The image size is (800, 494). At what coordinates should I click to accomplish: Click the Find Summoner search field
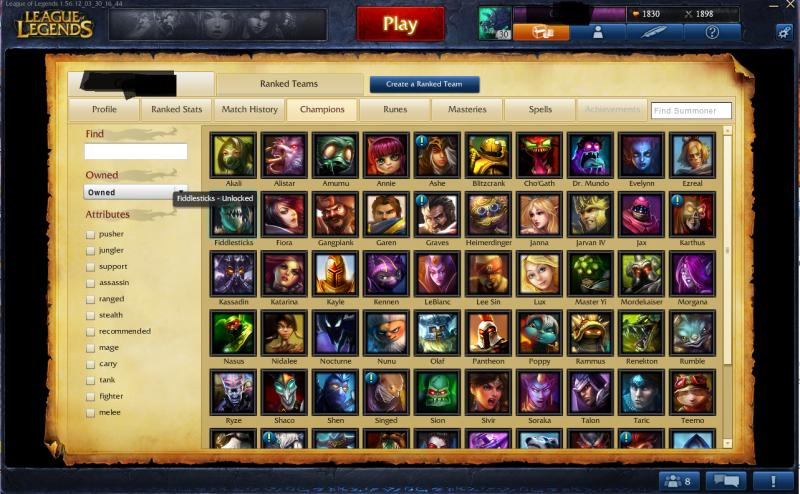pos(691,111)
